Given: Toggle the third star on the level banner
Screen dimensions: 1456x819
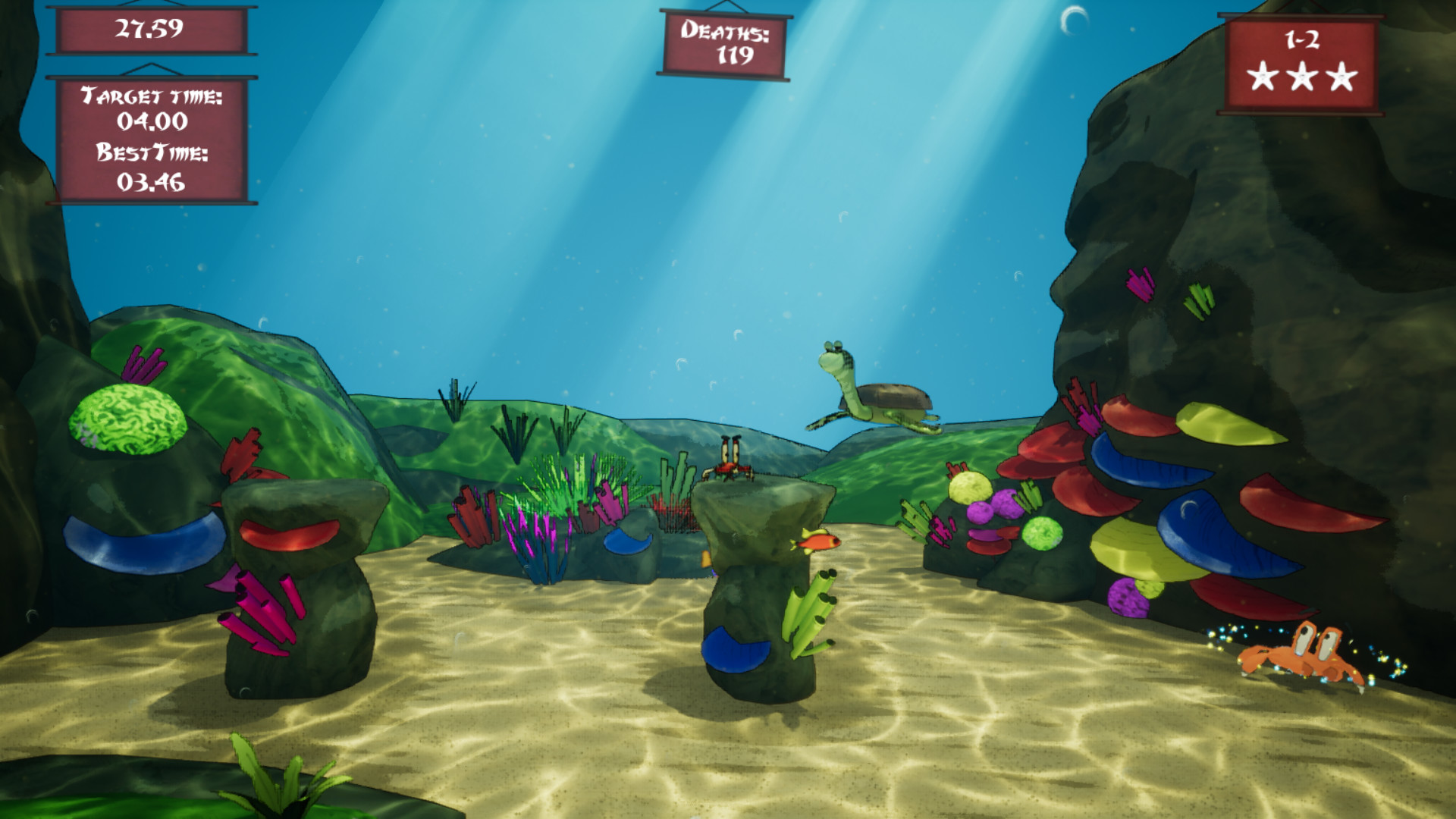Looking at the screenshot, I should click(1341, 78).
